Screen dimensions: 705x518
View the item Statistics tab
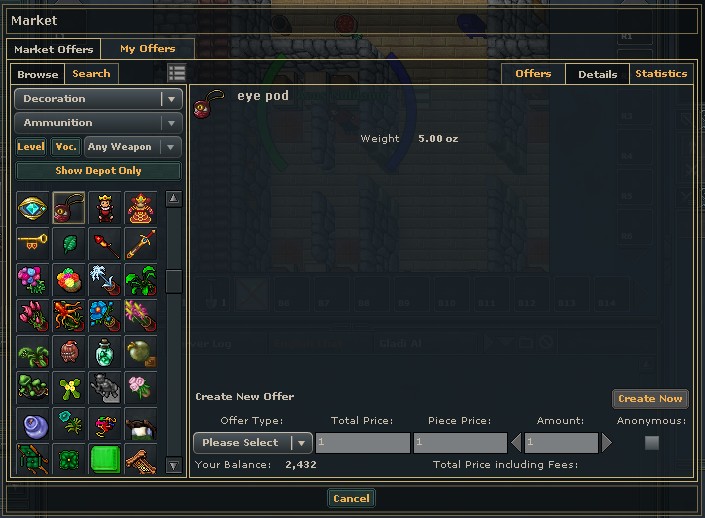pos(661,73)
